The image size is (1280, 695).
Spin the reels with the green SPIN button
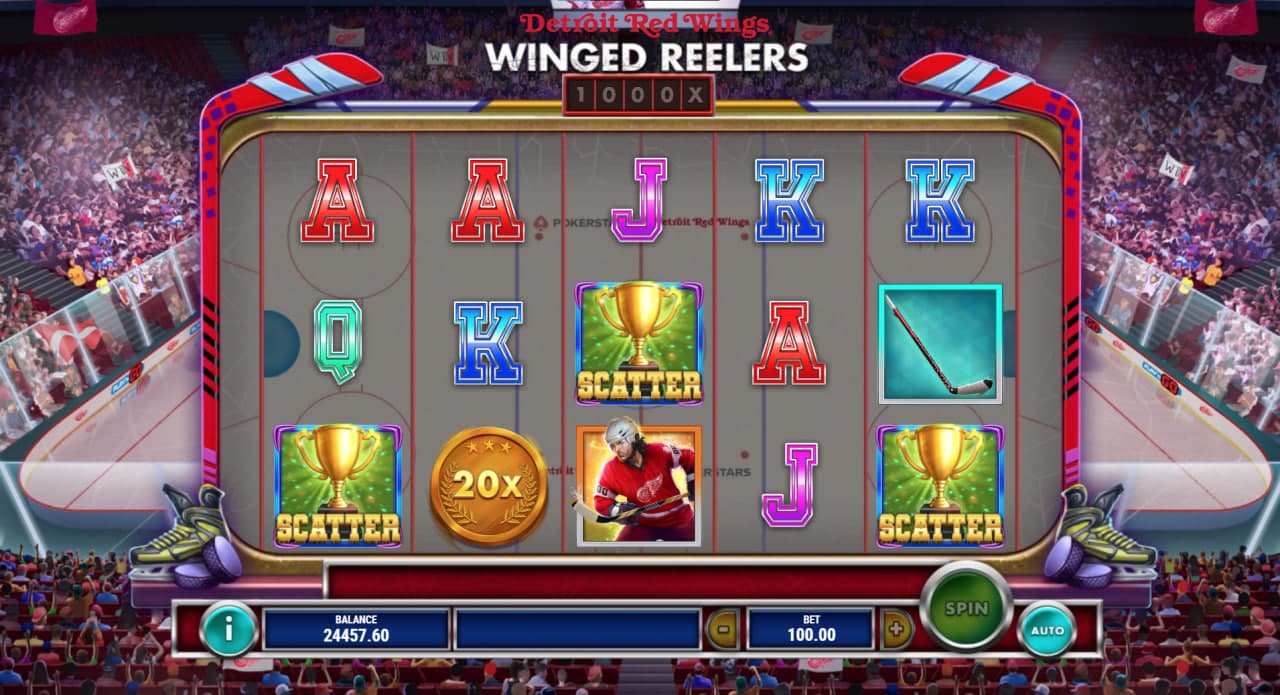coord(965,608)
